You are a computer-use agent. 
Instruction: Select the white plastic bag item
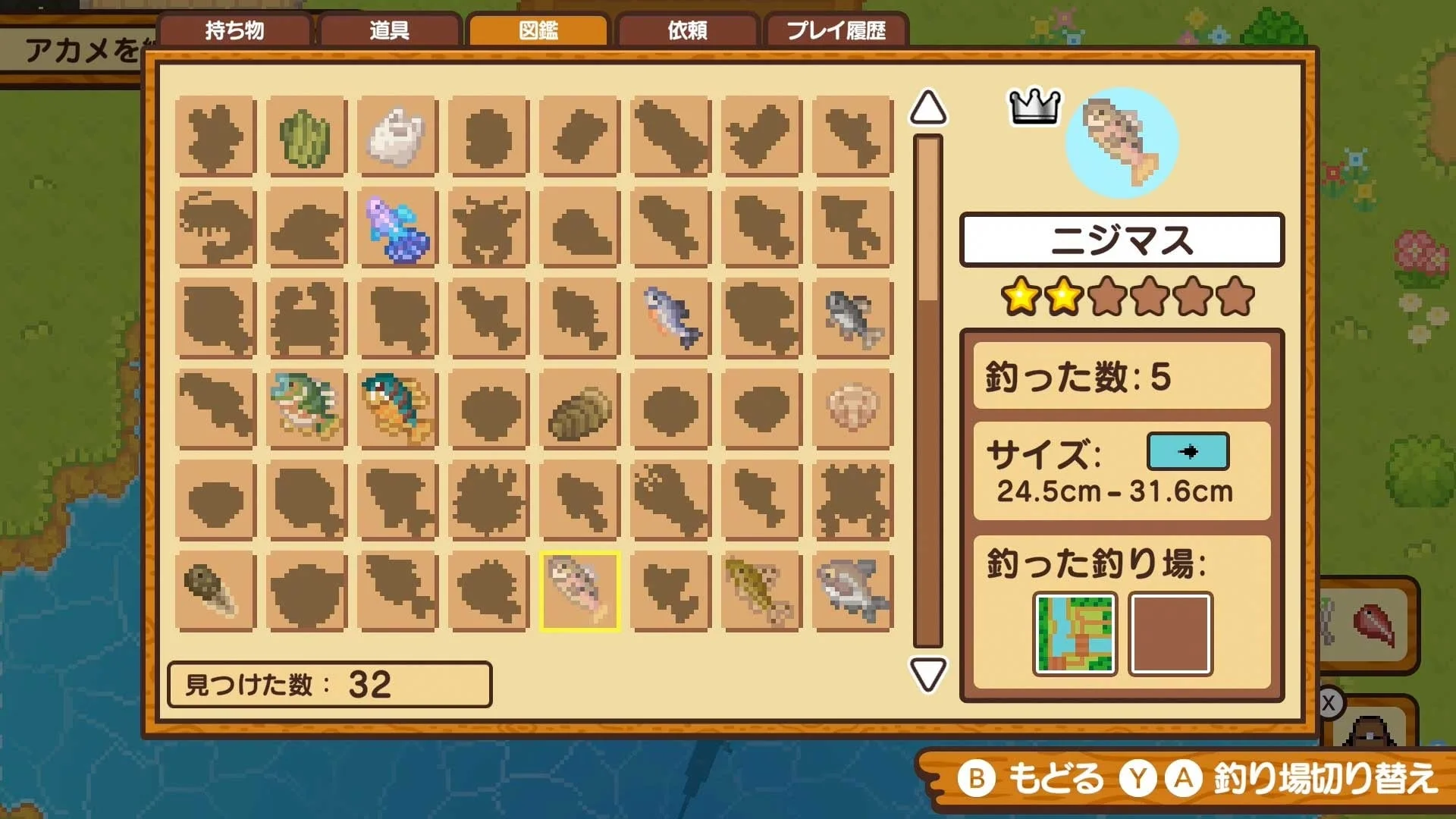[398, 136]
